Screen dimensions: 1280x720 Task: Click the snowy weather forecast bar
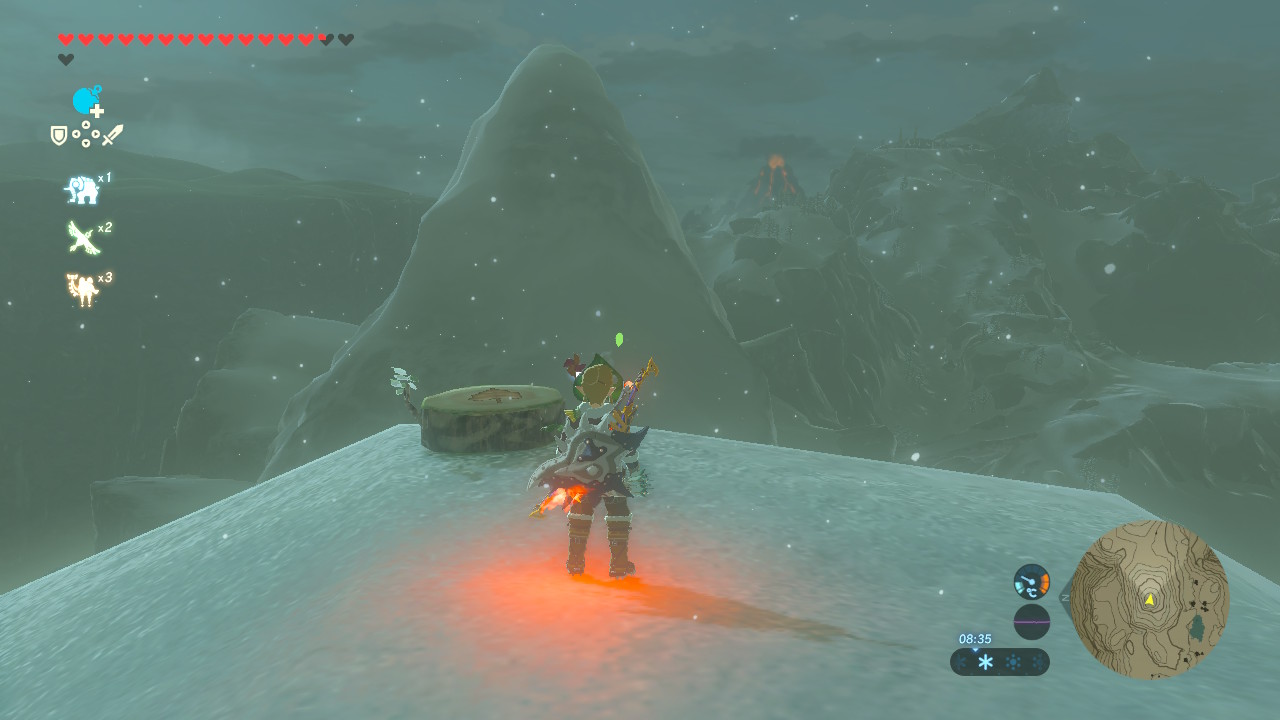(x=1000, y=662)
